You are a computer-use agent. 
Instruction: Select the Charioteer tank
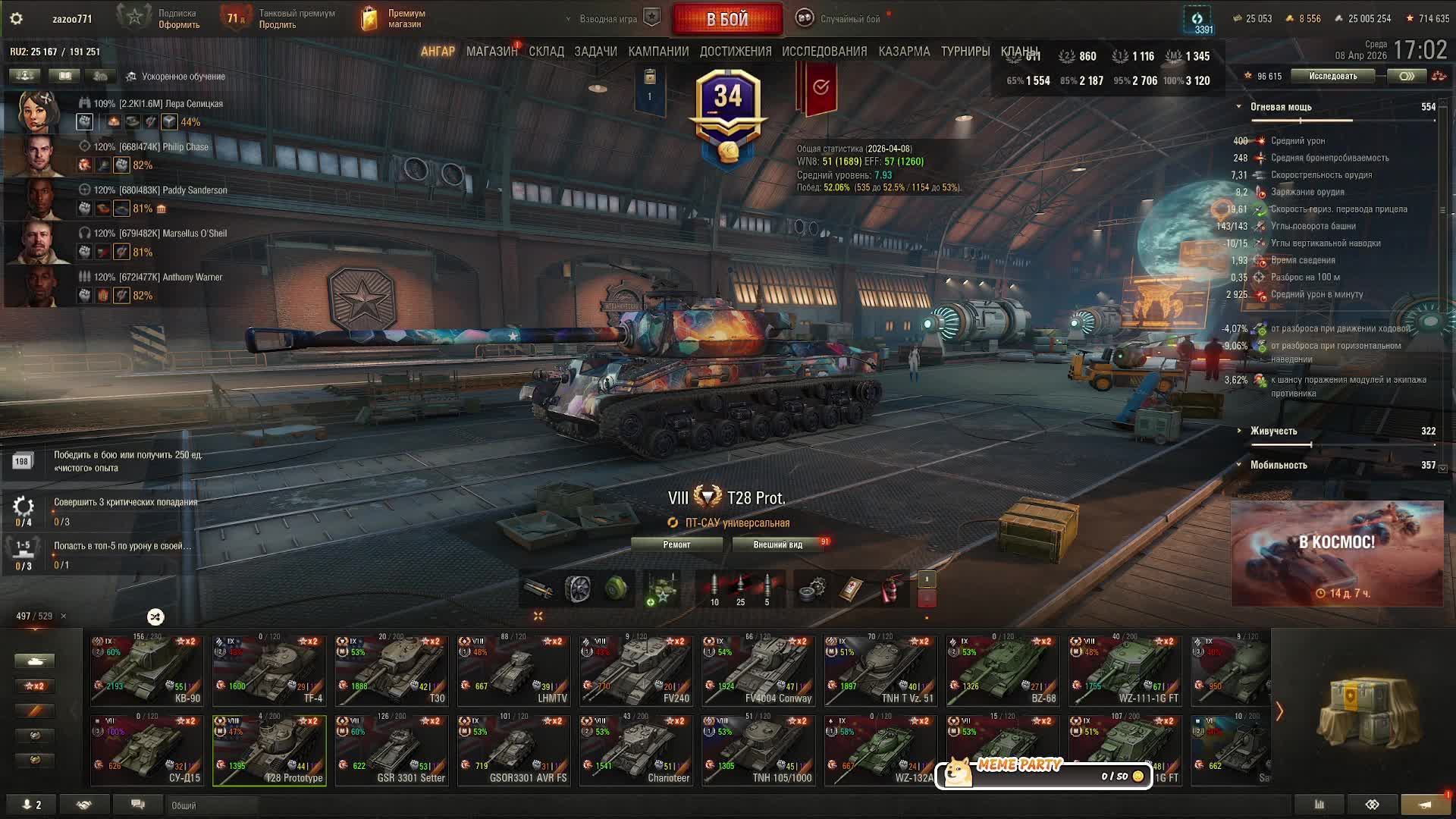[635, 751]
